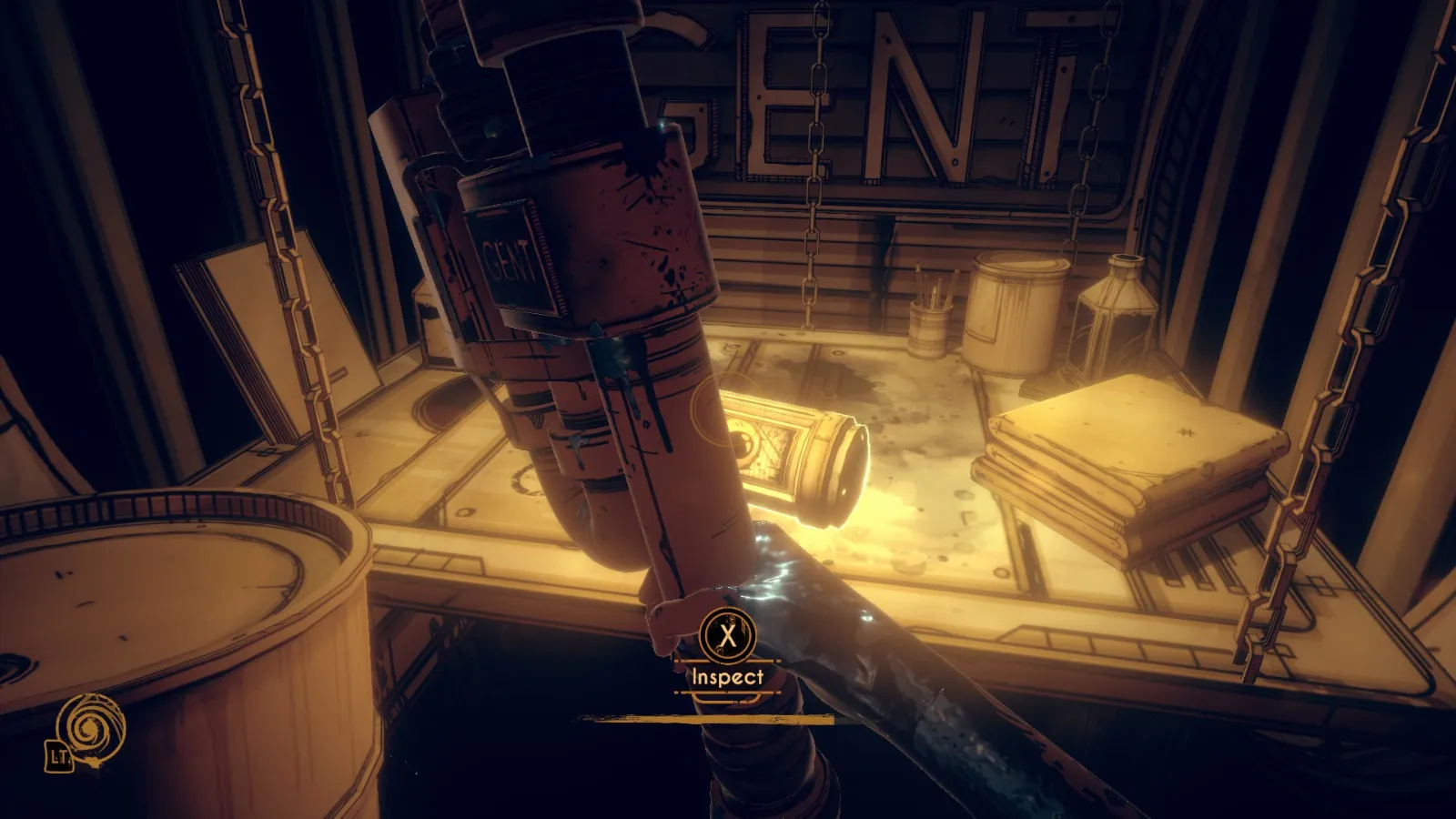Activate the ink swirl ability icon
The height and width of the screenshot is (819, 1456).
(89, 728)
